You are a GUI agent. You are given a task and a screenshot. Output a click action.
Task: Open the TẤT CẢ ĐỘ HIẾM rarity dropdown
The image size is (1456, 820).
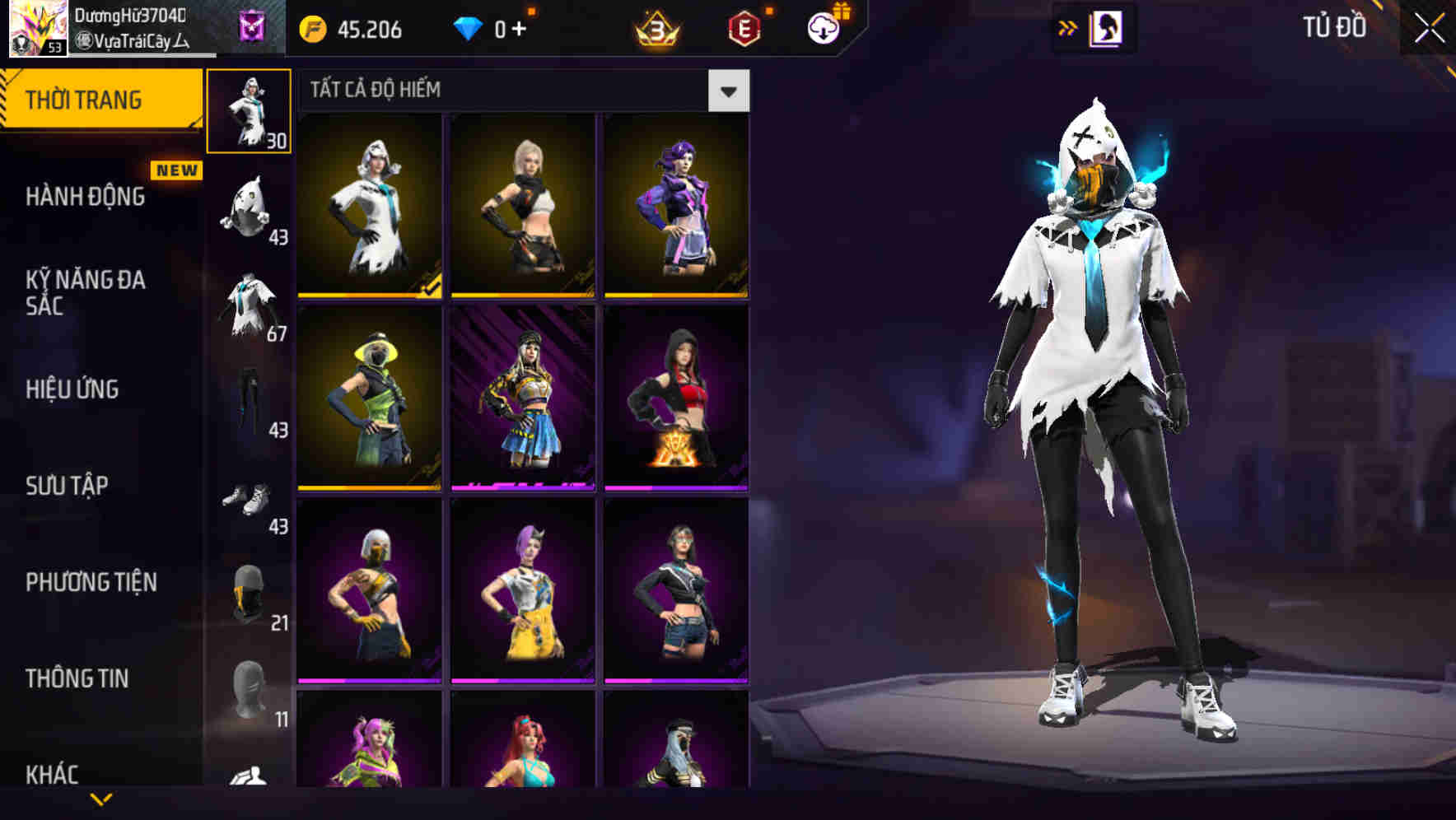click(728, 91)
